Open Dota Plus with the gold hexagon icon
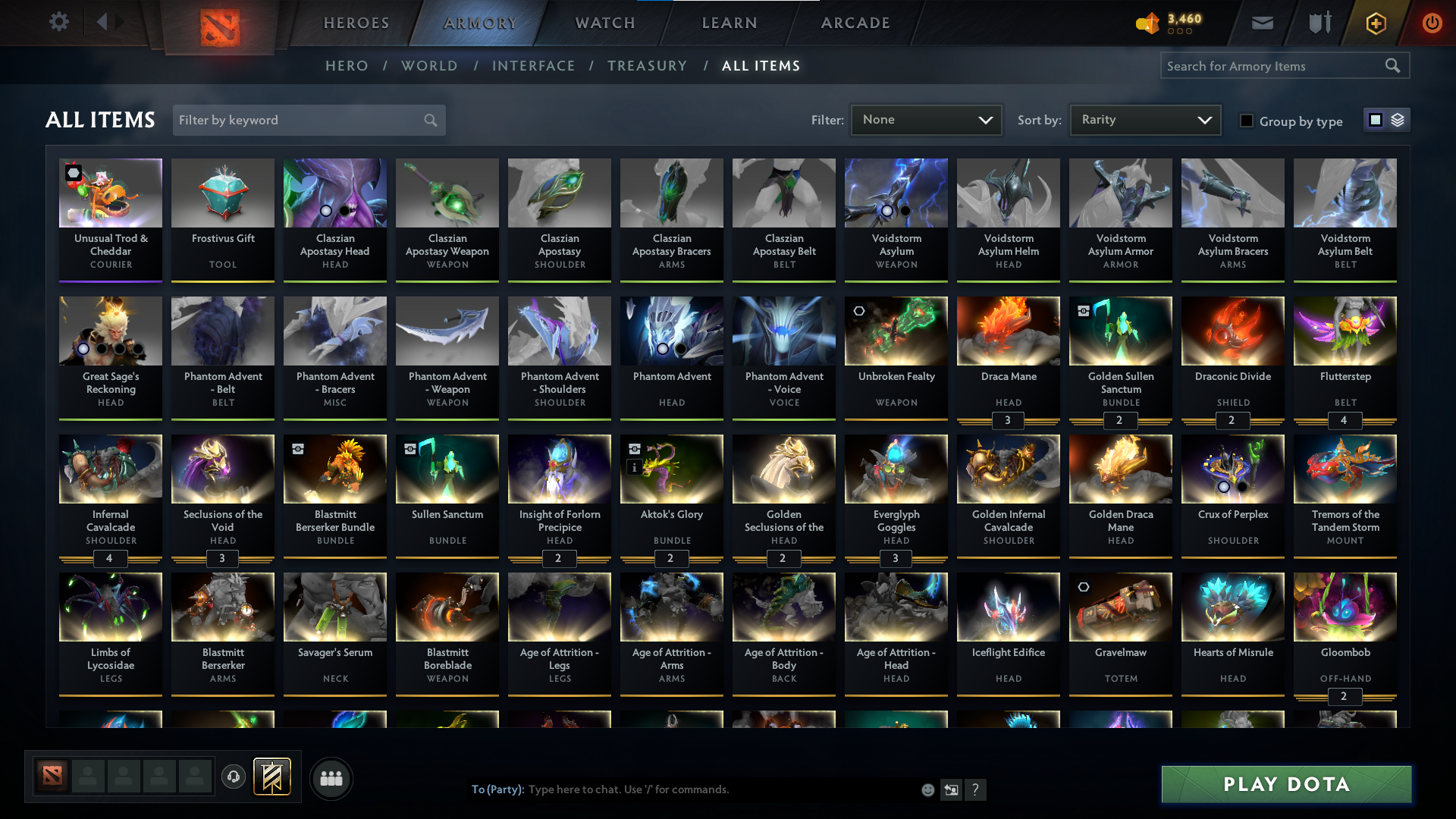The width and height of the screenshot is (1456, 819). tap(1375, 23)
